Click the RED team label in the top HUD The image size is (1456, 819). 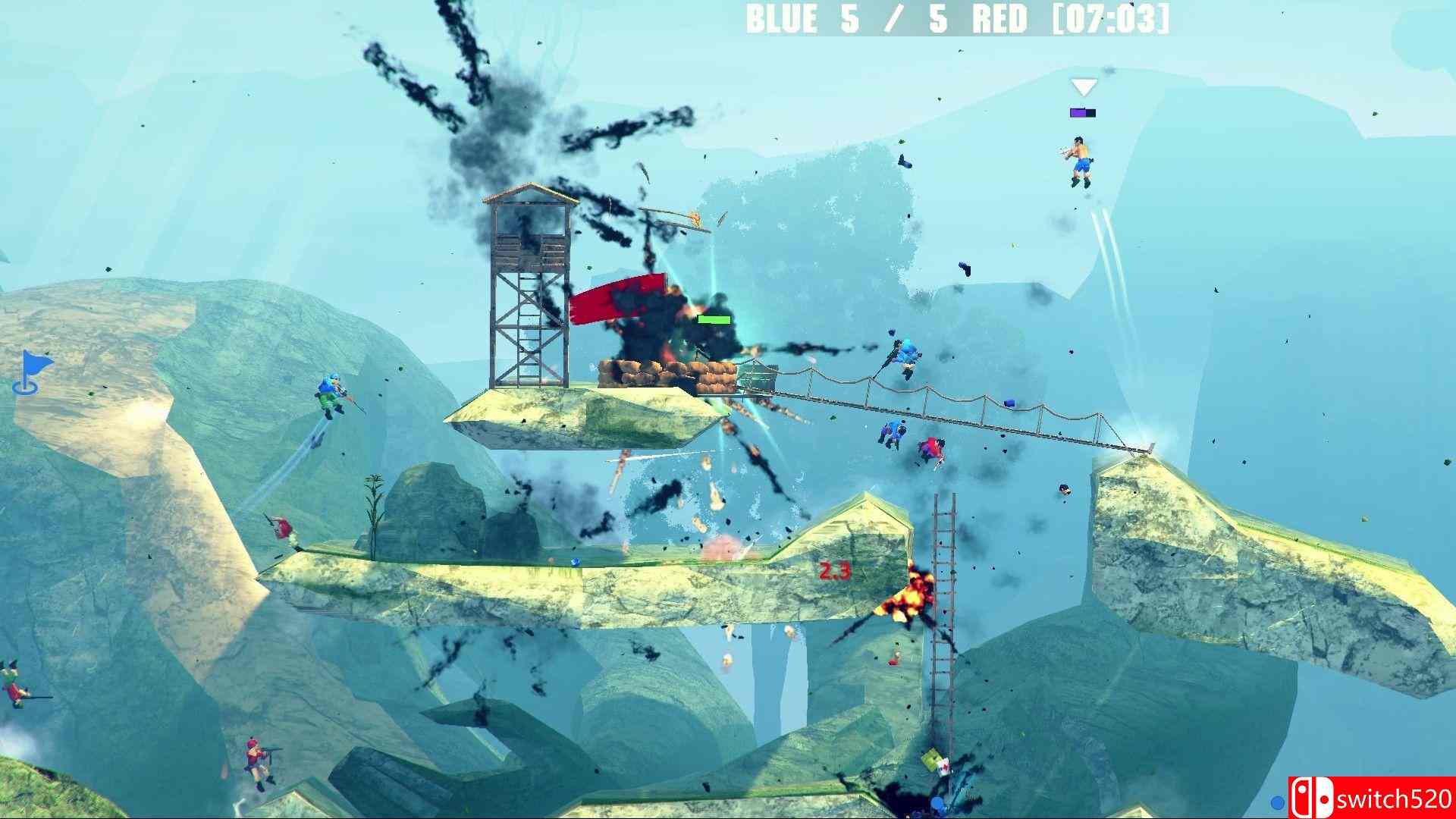pyautogui.click(x=1001, y=20)
